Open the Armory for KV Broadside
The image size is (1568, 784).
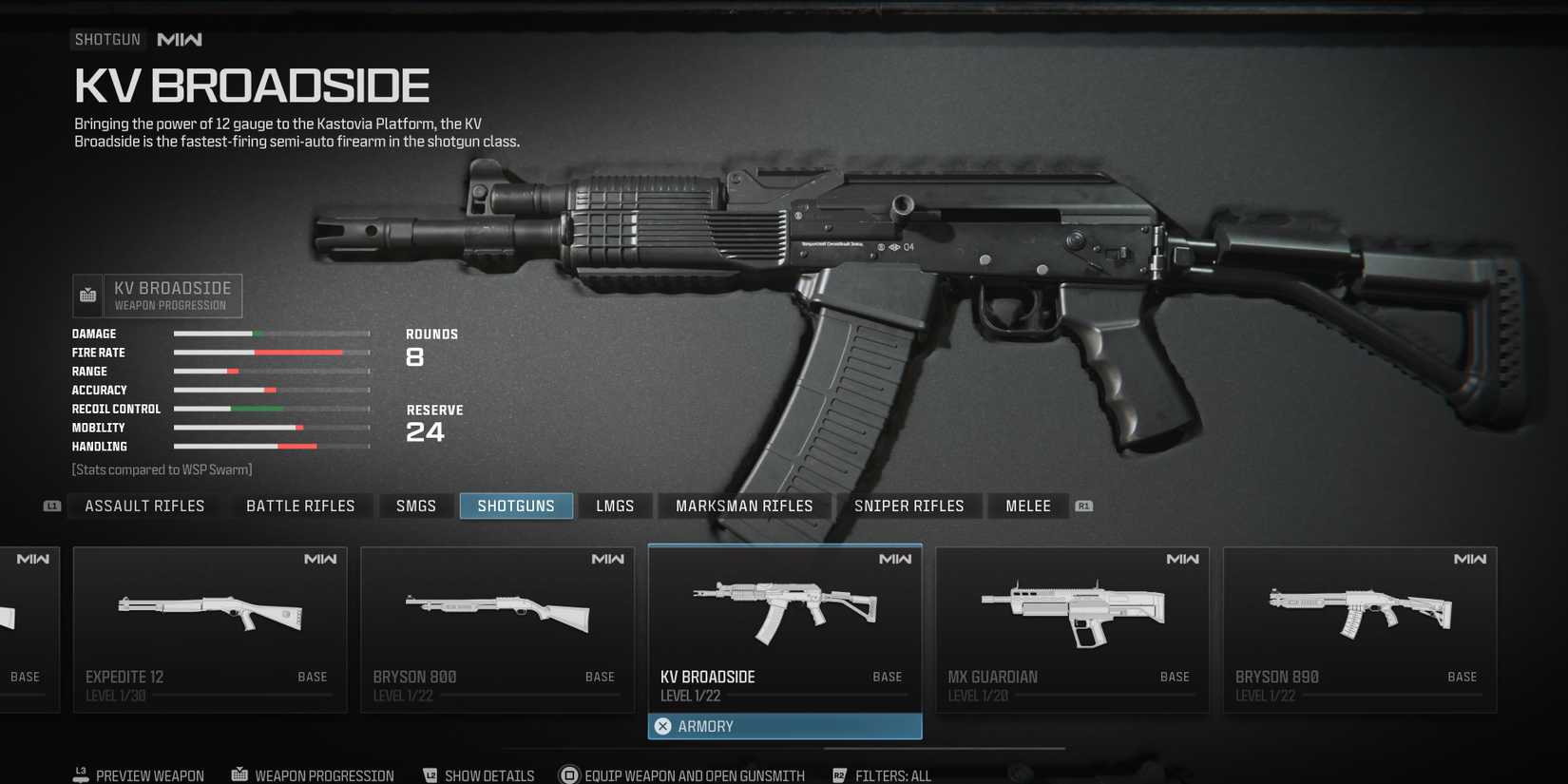[x=784, y=725]
